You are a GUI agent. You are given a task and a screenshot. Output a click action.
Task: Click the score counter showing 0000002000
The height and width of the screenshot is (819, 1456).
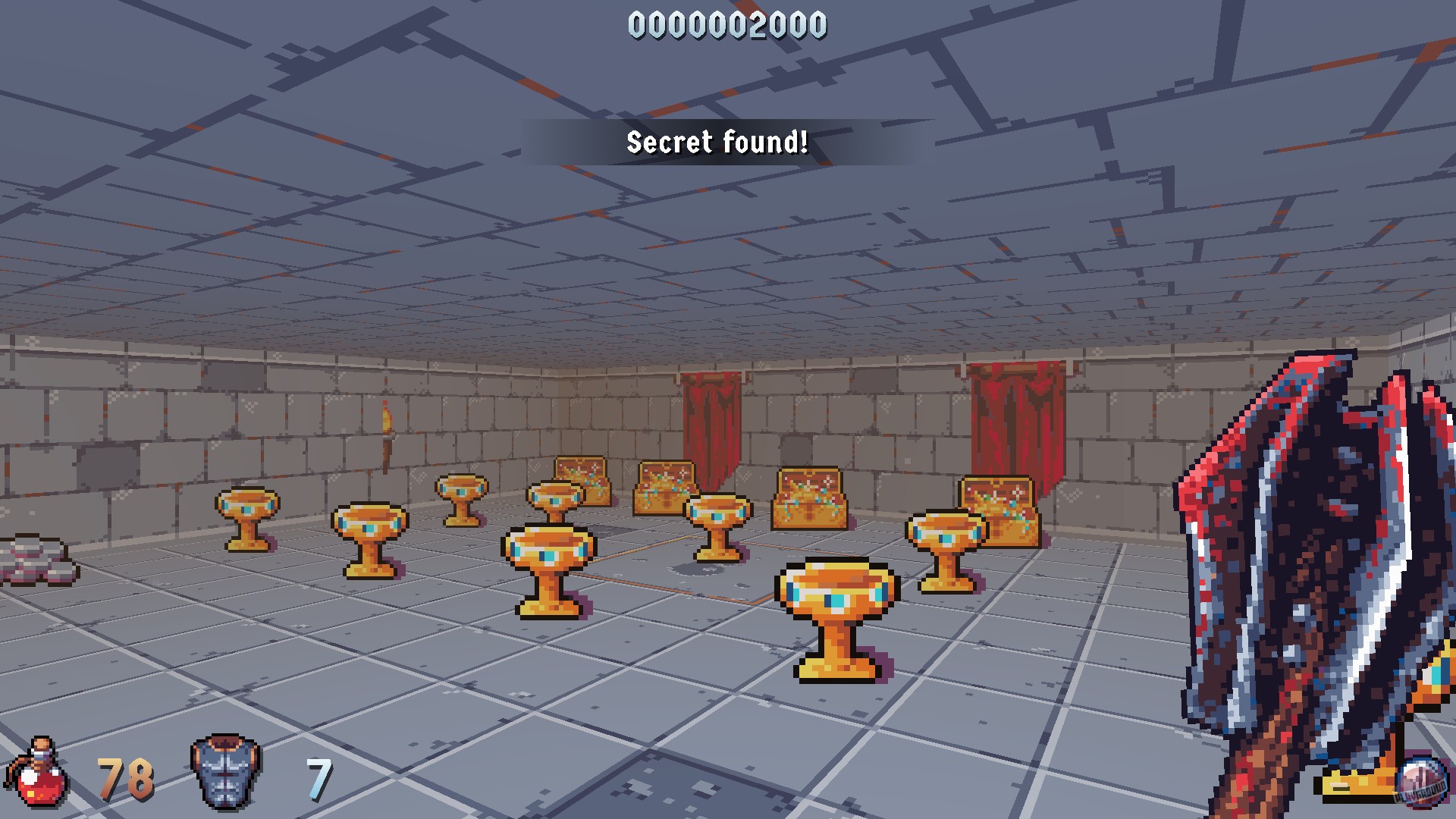[728, 24]
